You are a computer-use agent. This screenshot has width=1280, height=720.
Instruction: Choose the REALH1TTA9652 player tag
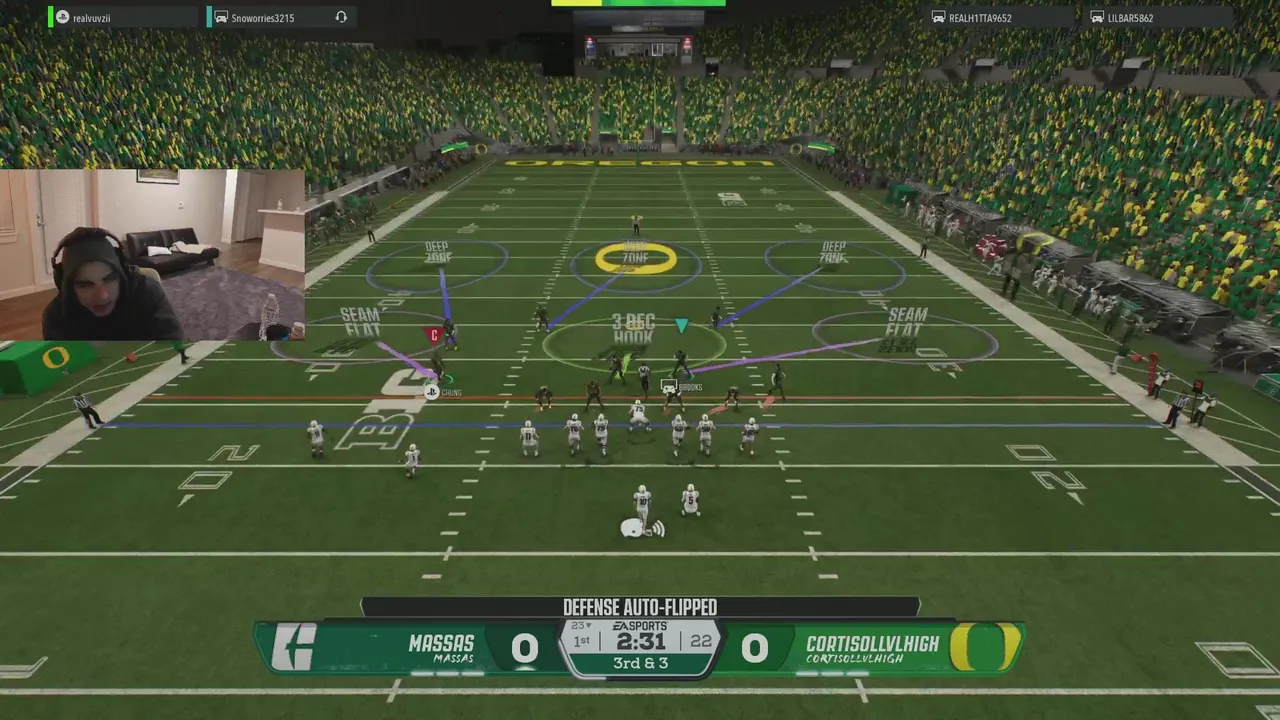[980, 17]
